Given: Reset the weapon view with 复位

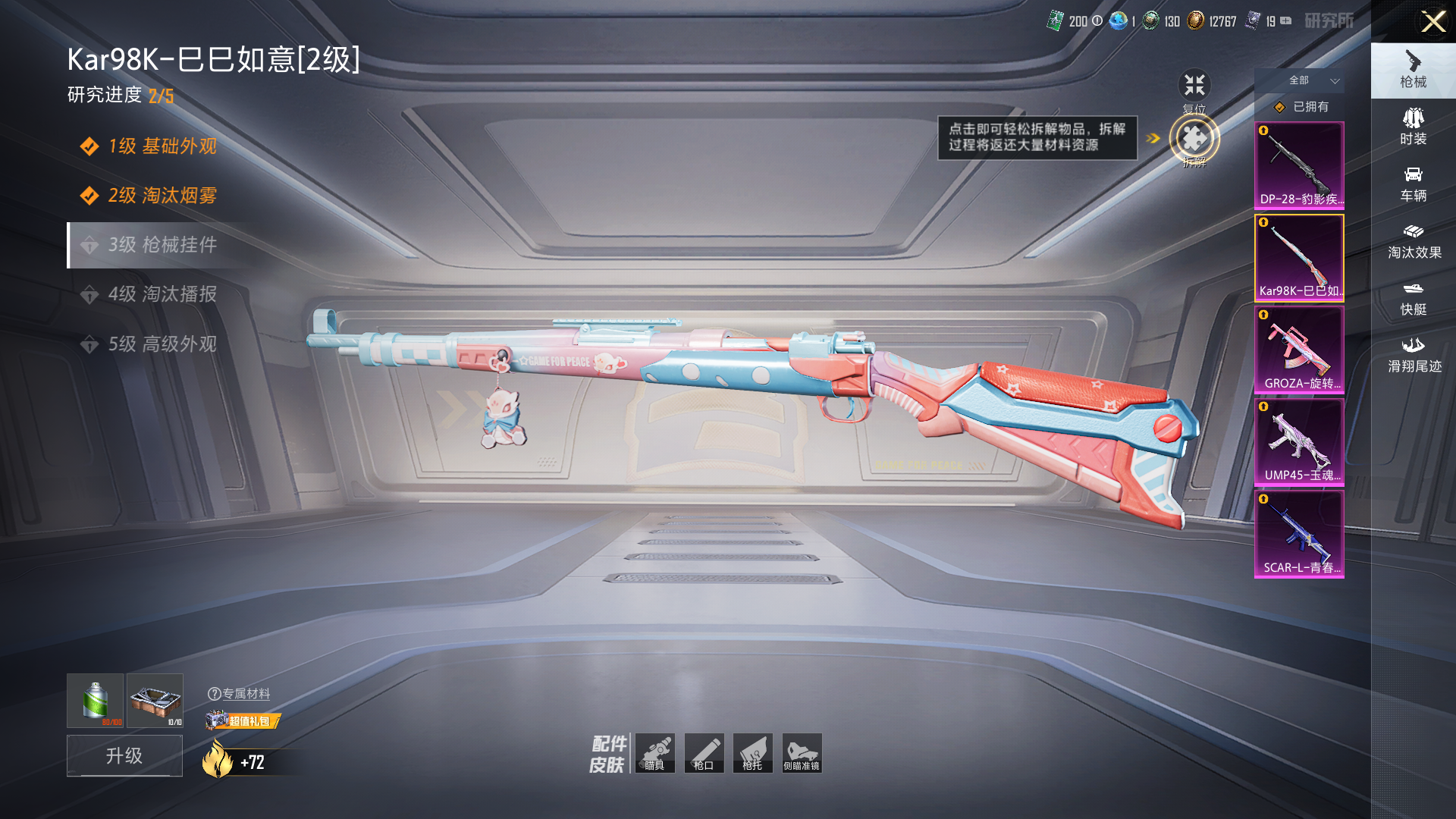Looking at the screenshot, I should tap(1194, 86).
